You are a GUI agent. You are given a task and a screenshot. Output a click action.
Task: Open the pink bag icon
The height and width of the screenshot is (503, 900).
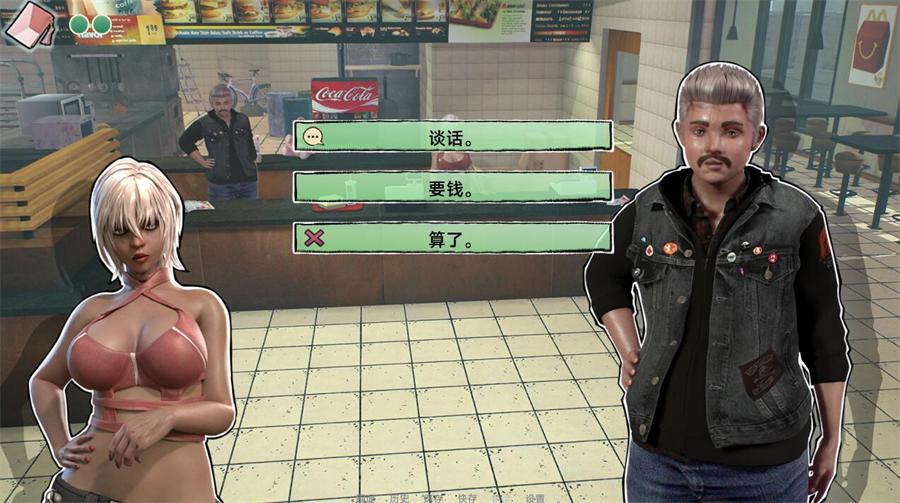(29, 22)
